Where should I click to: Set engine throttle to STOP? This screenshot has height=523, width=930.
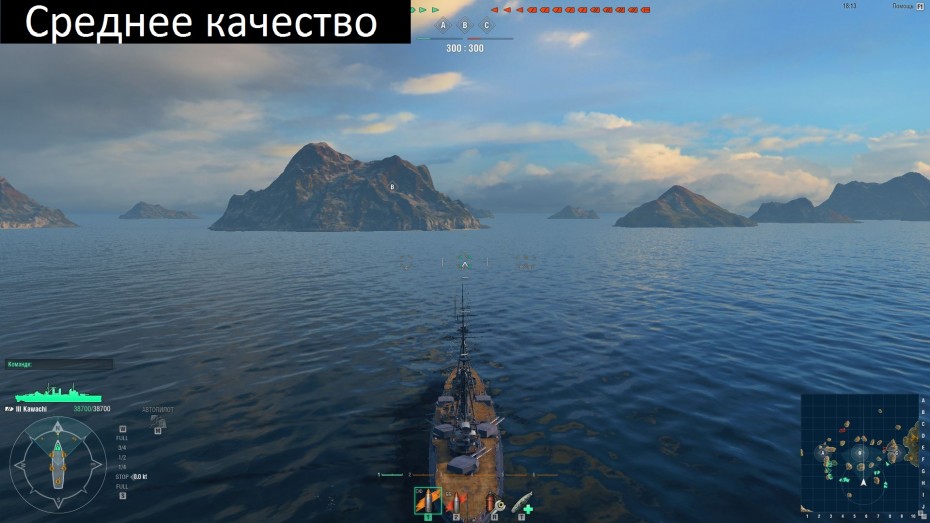(122, 477)
